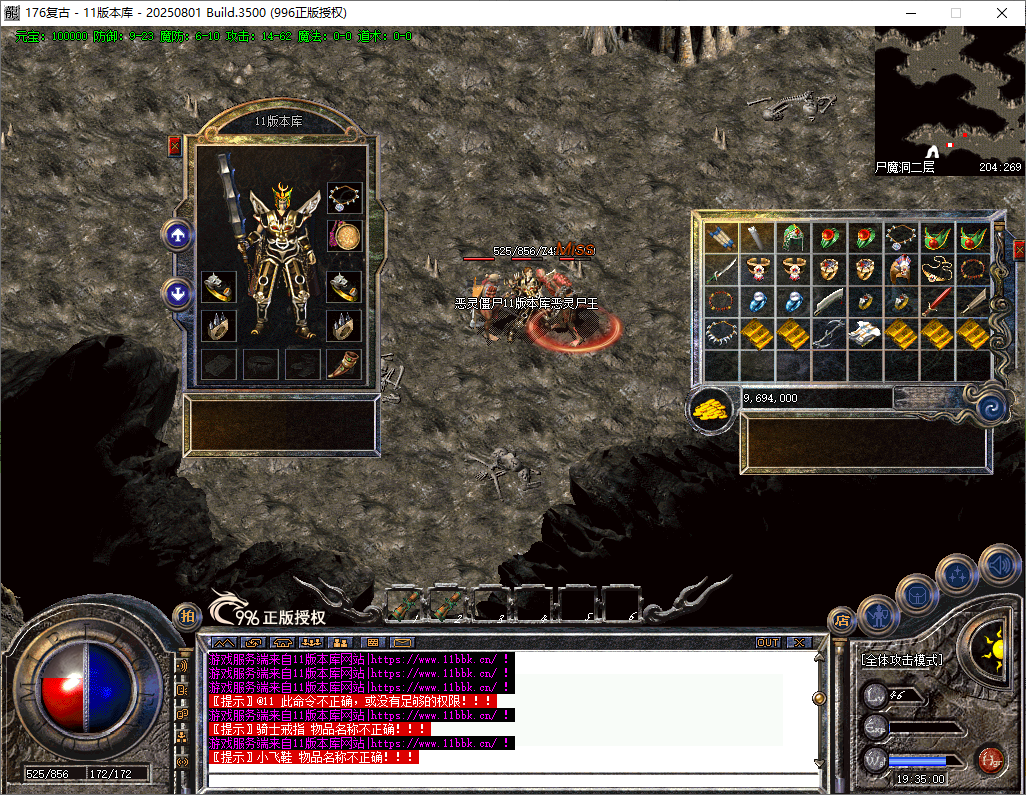Viewport: 1026px width, 795px height.
Task: Open the minimap of 尸魔洞二层
Action: tap(948, 100)
